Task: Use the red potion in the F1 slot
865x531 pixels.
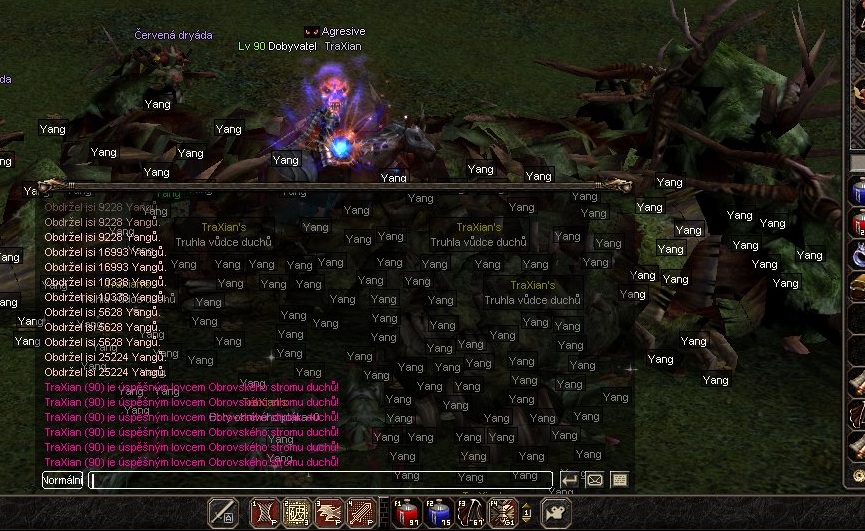Action: click(x=406, y=513)
